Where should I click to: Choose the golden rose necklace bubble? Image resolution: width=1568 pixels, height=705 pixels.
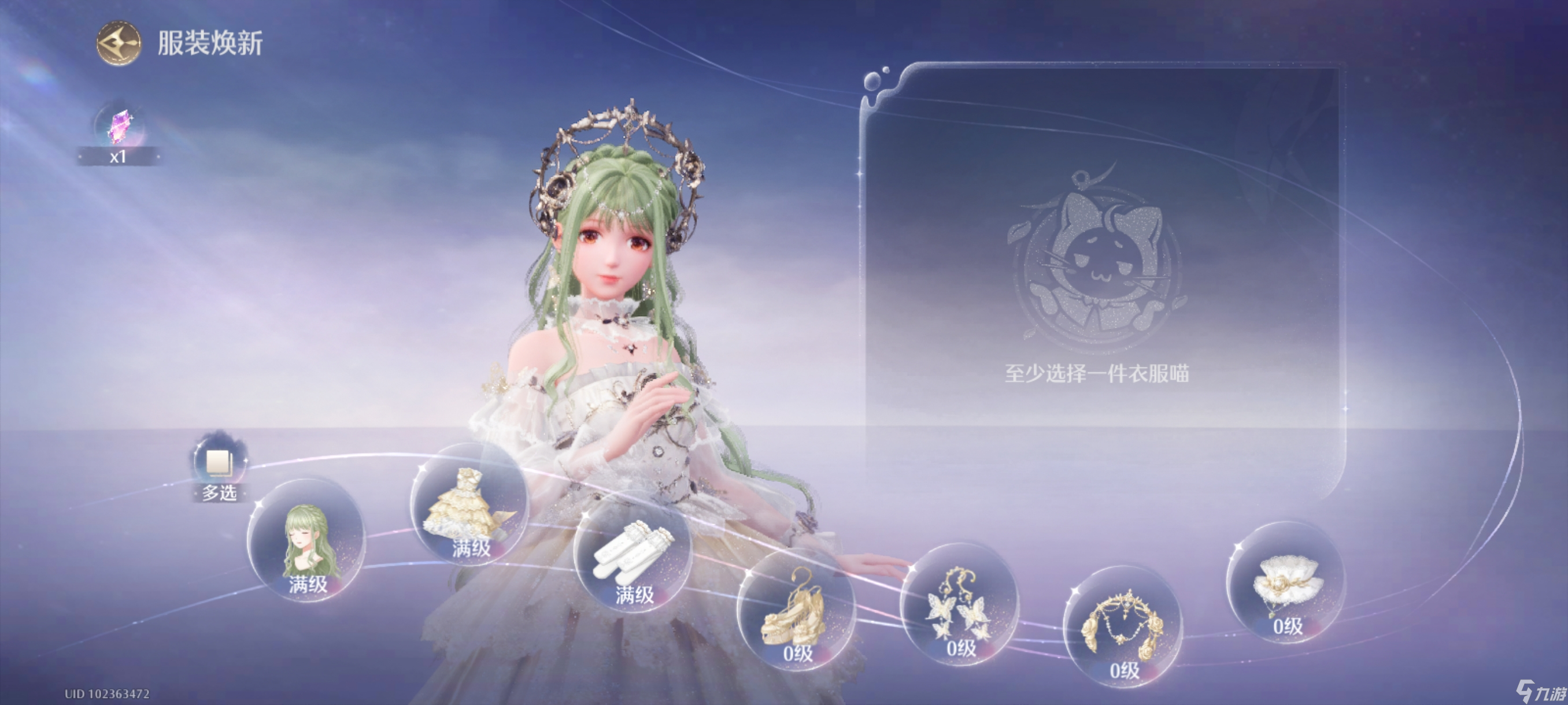tap(1122, 626)
